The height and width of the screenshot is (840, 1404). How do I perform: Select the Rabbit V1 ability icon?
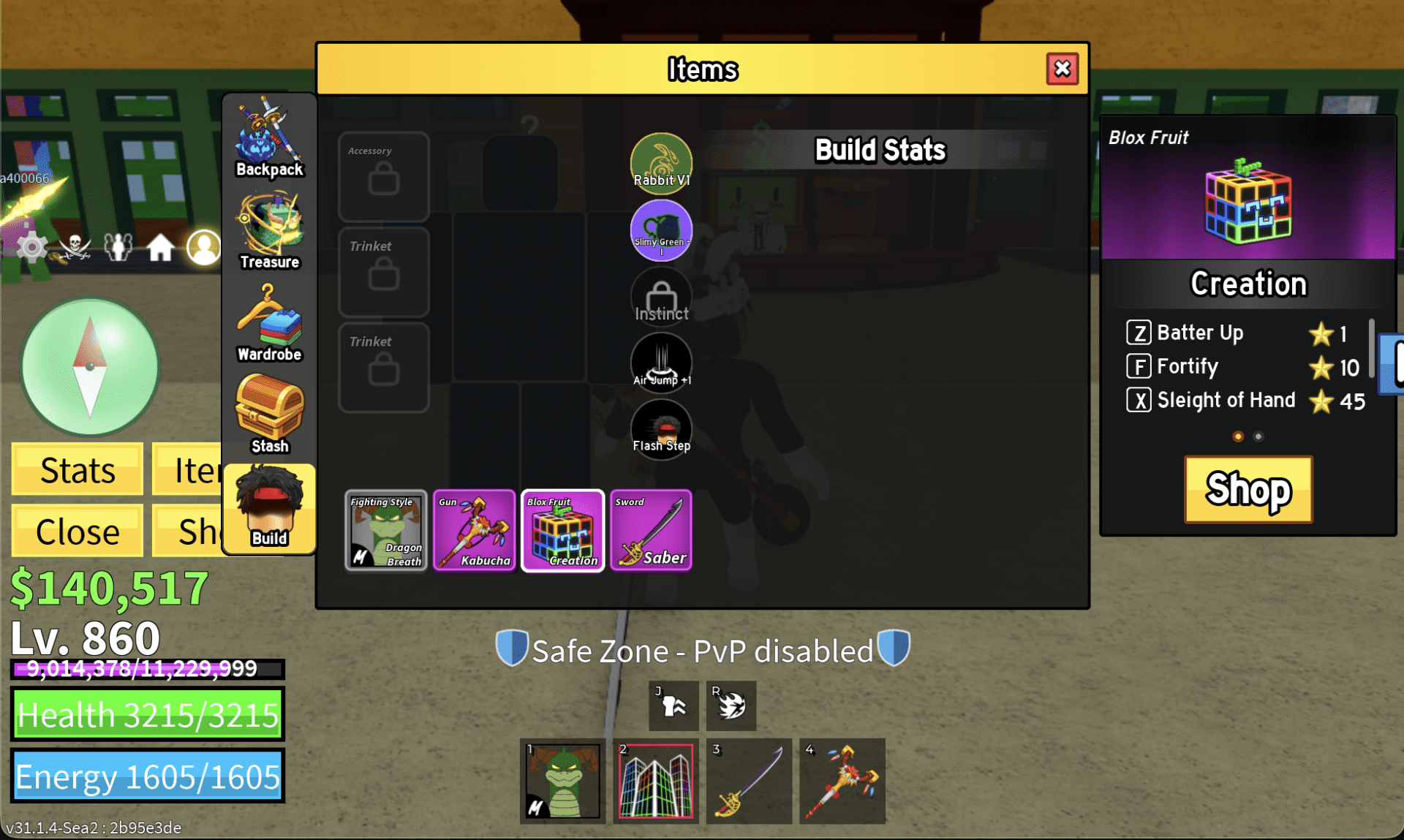[660, 159]
